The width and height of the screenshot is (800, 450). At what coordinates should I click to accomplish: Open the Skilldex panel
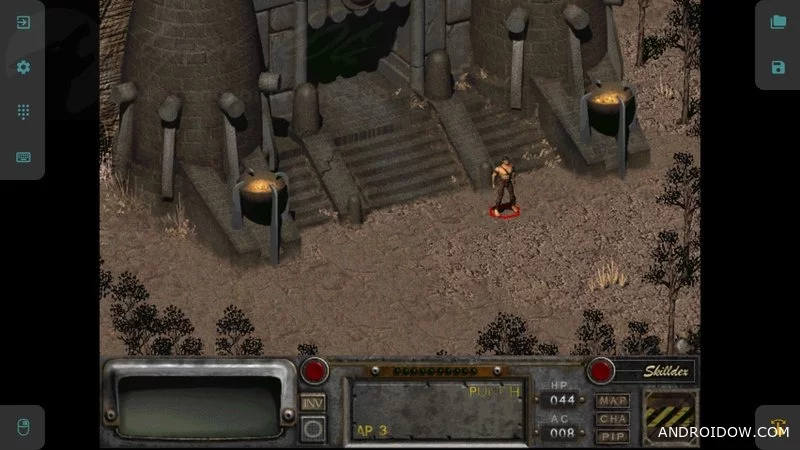pyautogui.click(x=655, y=370)
